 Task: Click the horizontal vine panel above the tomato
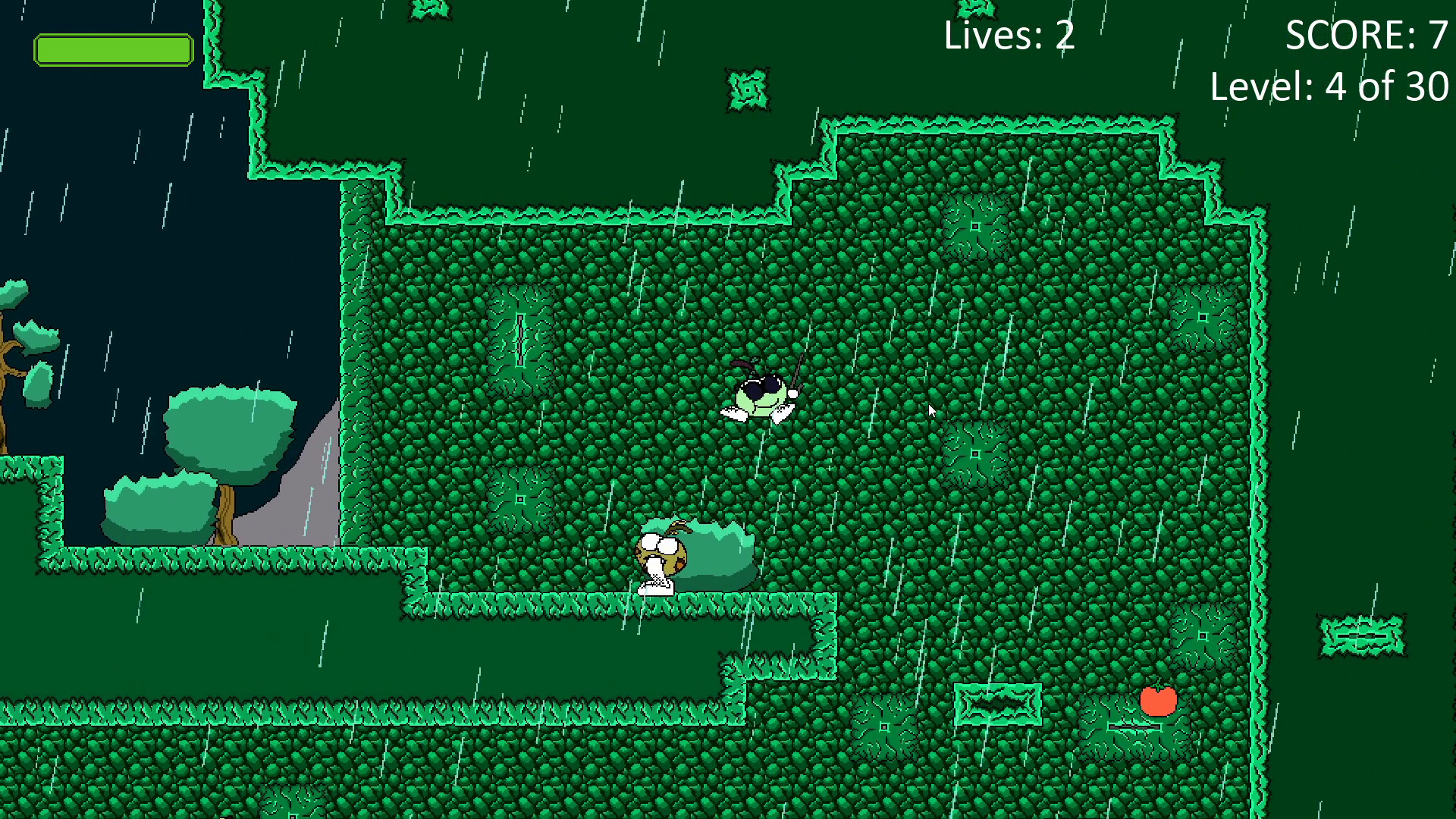tap(999, 703)
